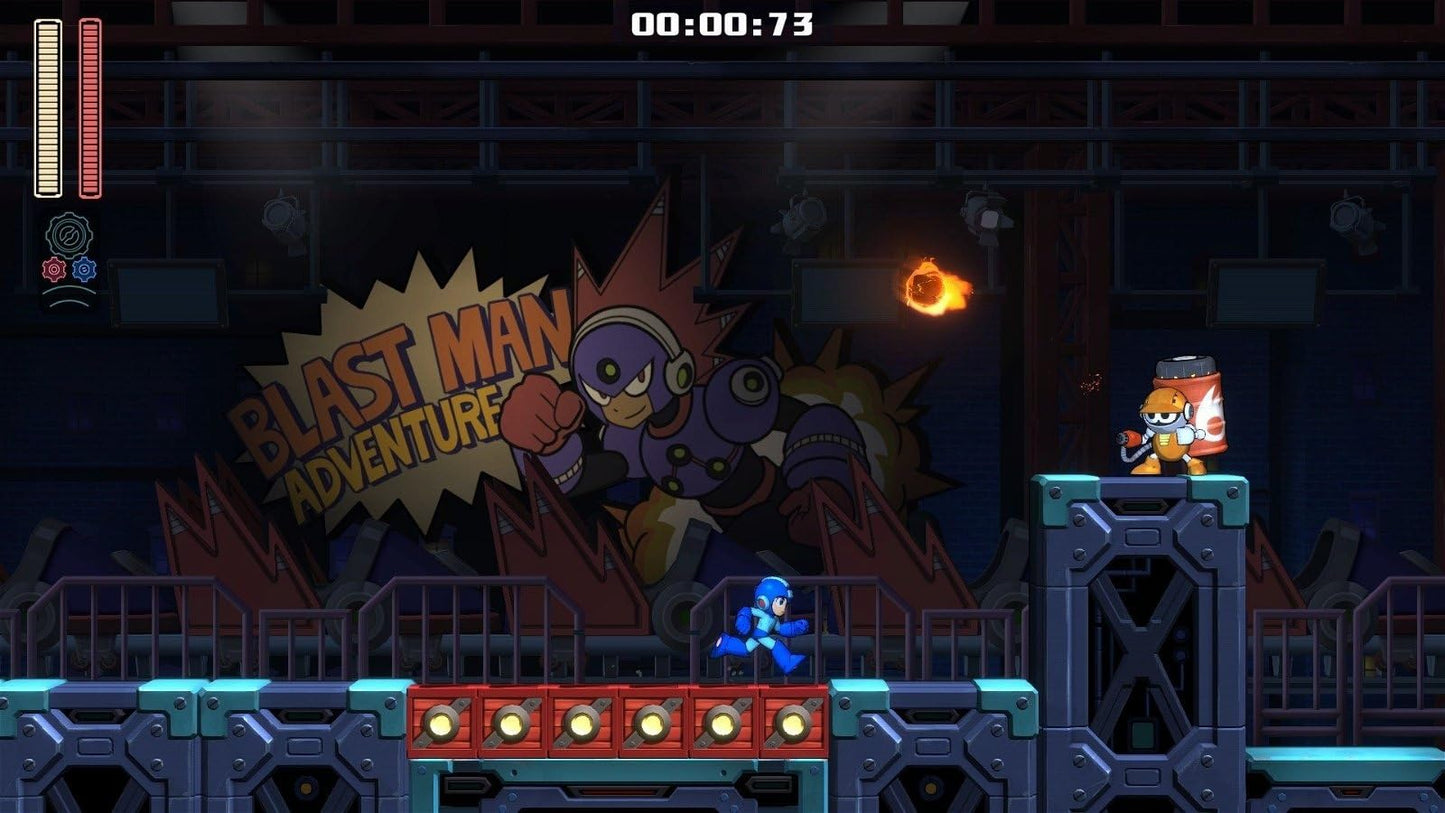
Task: Click the fireball projectile in the air
Action: 929,285
